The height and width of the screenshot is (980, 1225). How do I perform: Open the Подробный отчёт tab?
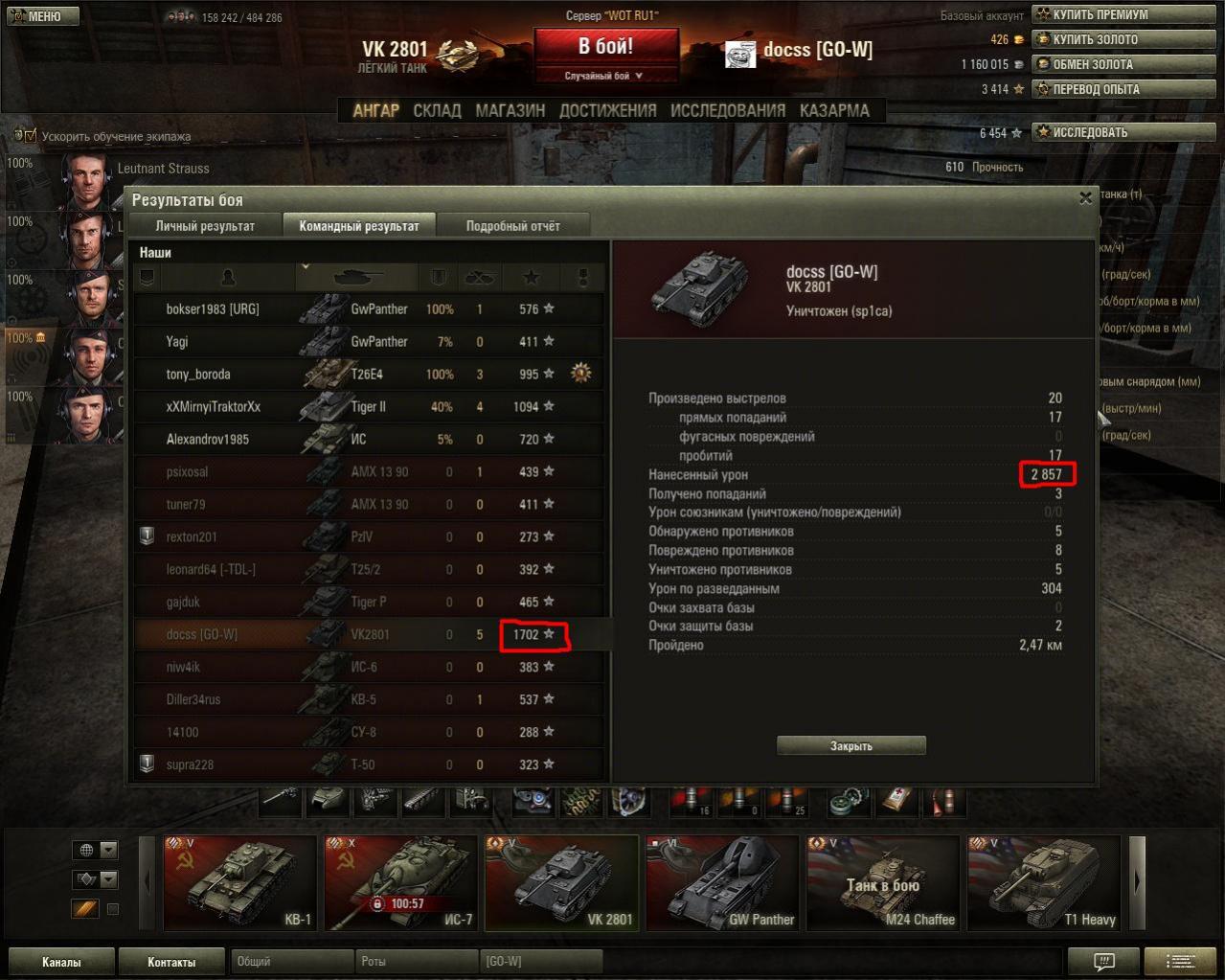[x=512, y=226]
